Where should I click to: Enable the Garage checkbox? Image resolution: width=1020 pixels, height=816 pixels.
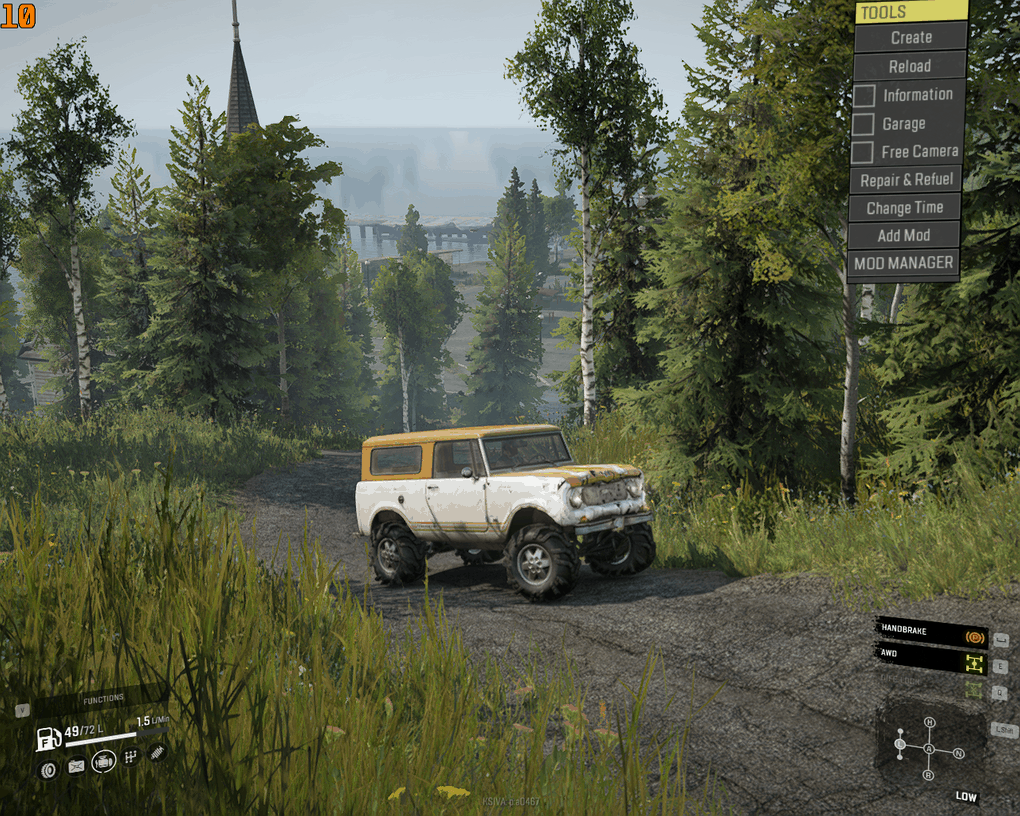click(x=863, y=124)
